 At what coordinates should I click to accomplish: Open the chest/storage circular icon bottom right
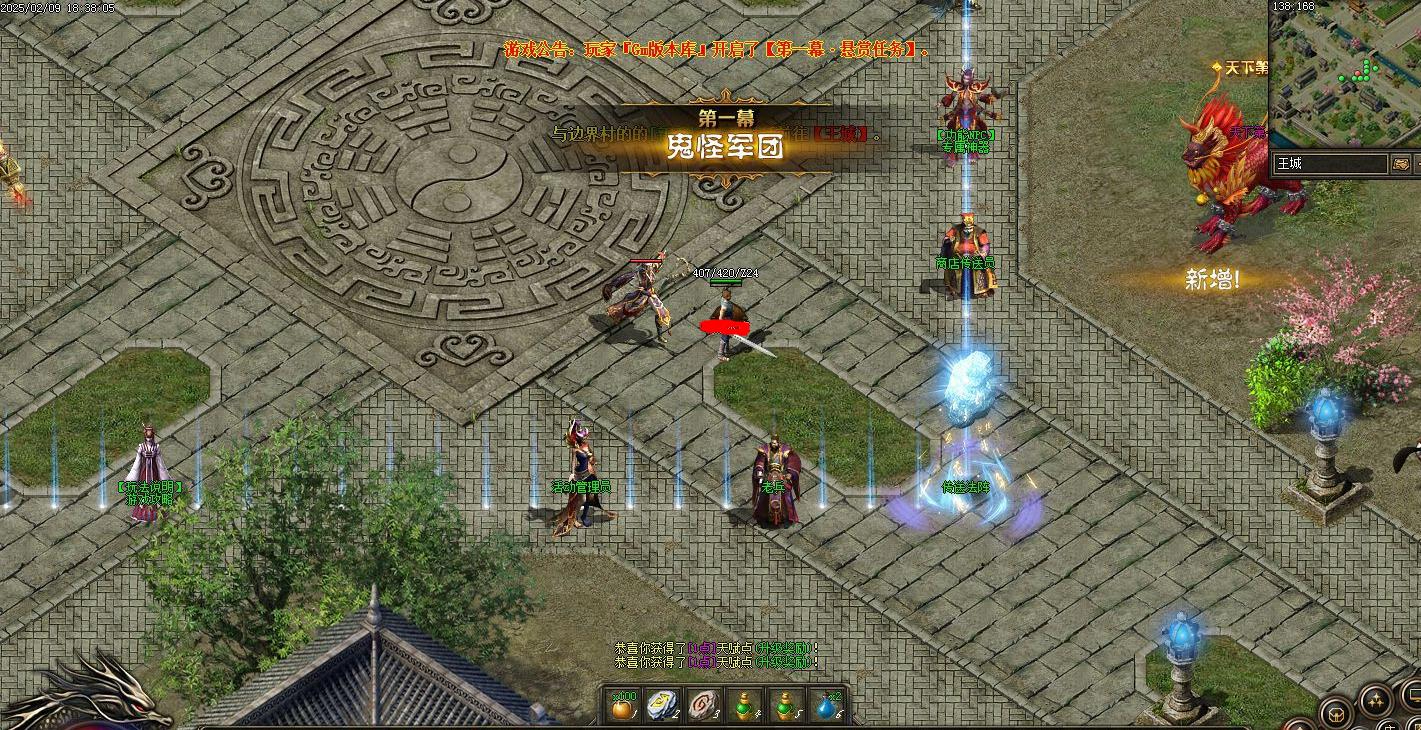1336,714
